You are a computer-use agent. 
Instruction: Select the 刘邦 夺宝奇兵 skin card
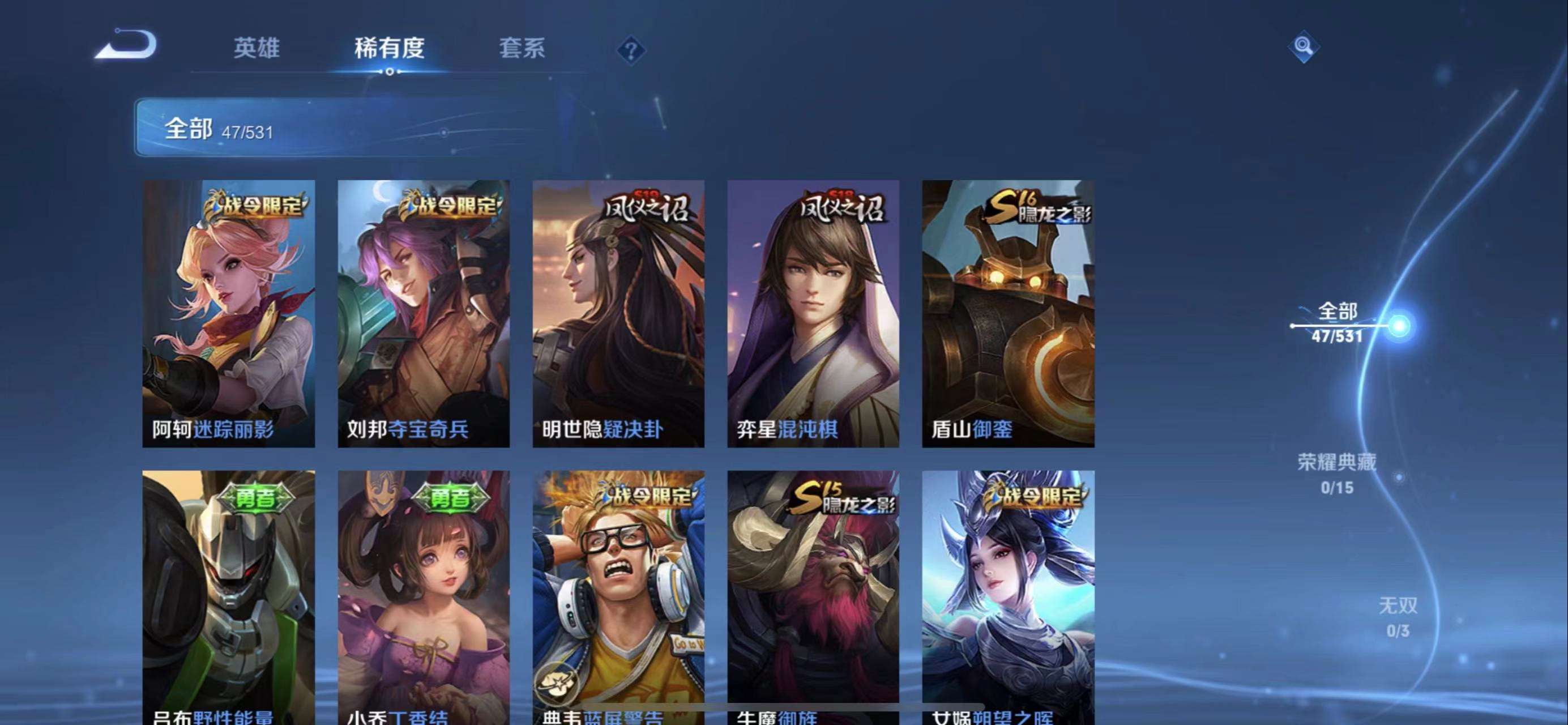coord(424,313)
